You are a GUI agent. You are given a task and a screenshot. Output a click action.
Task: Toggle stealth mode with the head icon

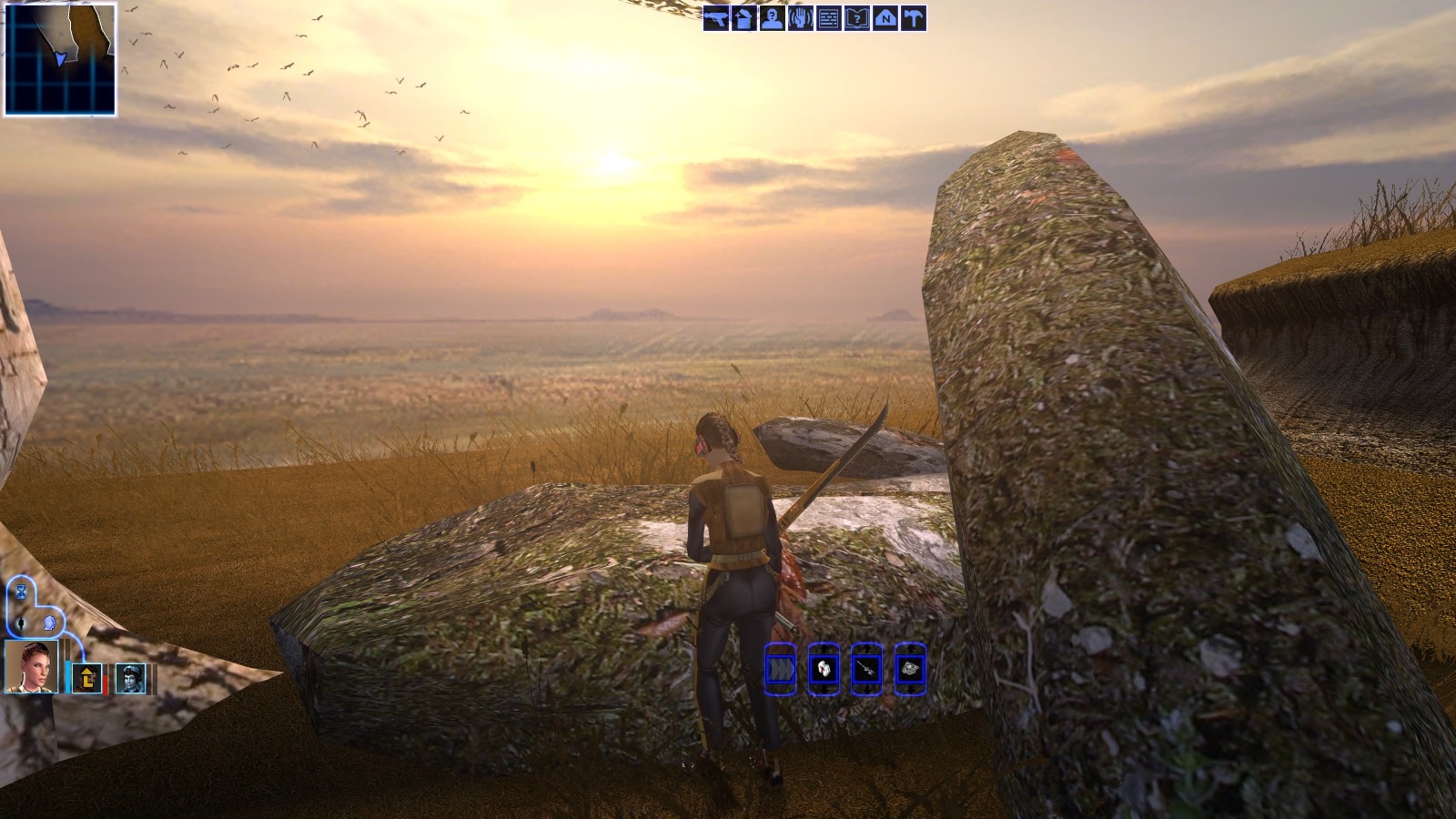pyautogui.click(x=49, y=624)
